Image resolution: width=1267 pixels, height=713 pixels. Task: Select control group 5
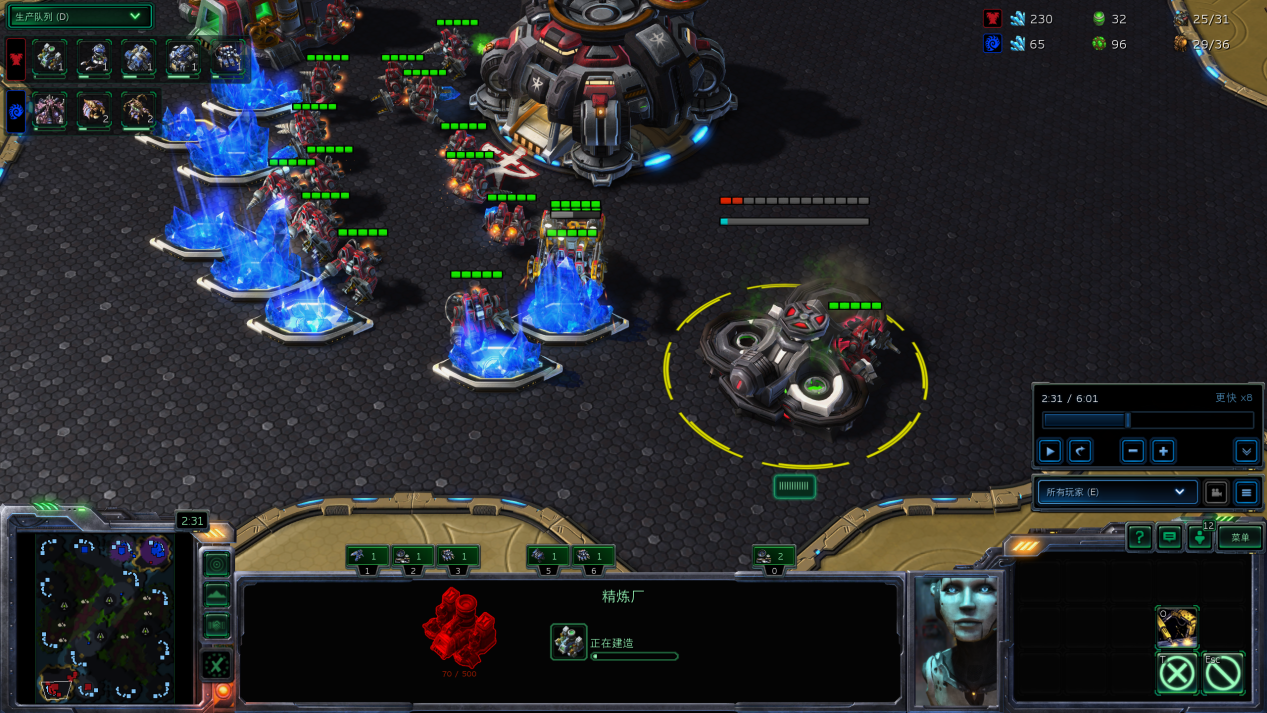tap(547, 557)
